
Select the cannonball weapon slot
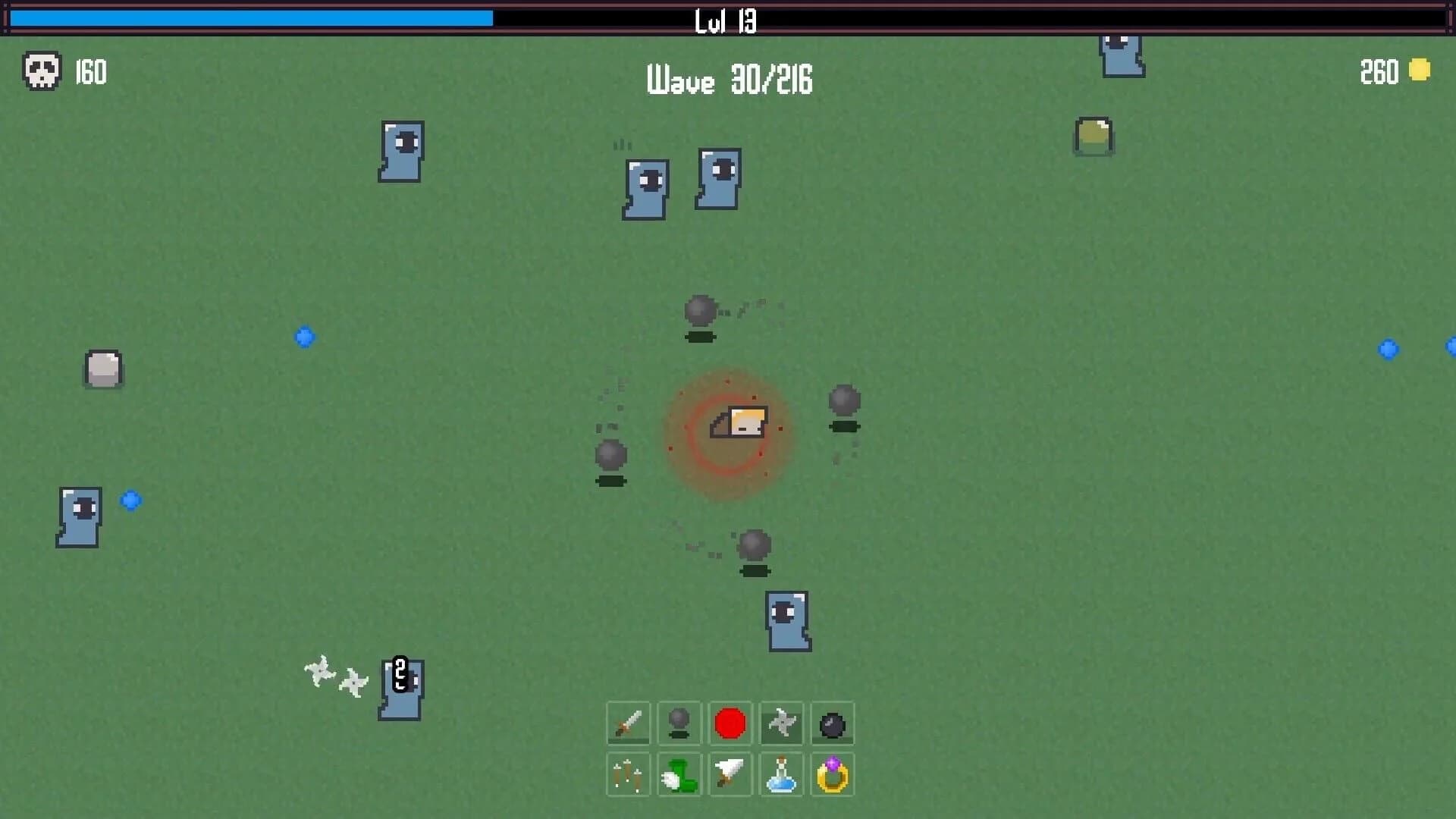coord(679,723)
